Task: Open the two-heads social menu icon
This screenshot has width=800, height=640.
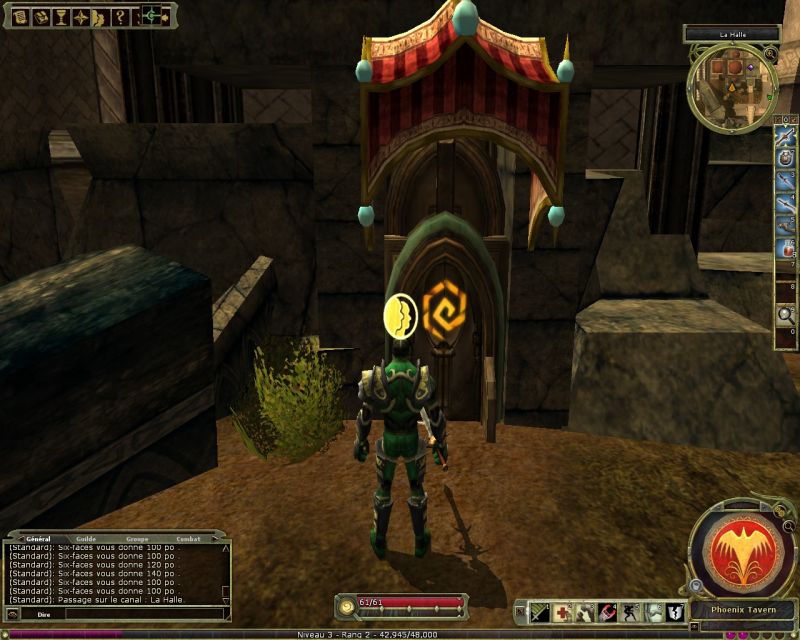Action: tap(100, 16)
